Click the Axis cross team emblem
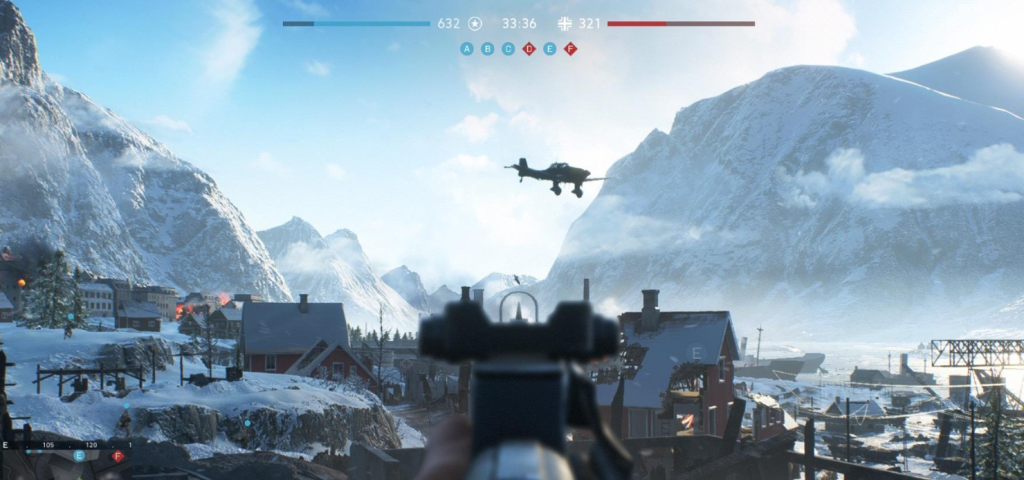The image size is (1024, 480). pos(565,23)
